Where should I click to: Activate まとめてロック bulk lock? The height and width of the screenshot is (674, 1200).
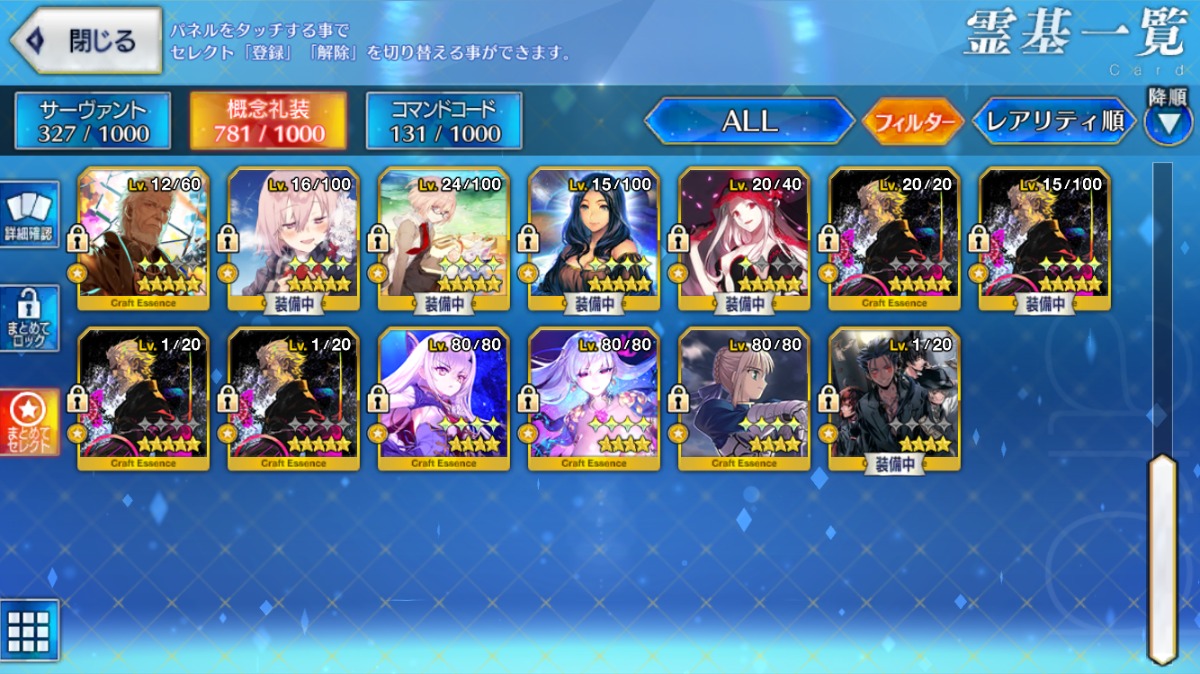point(28,318)
